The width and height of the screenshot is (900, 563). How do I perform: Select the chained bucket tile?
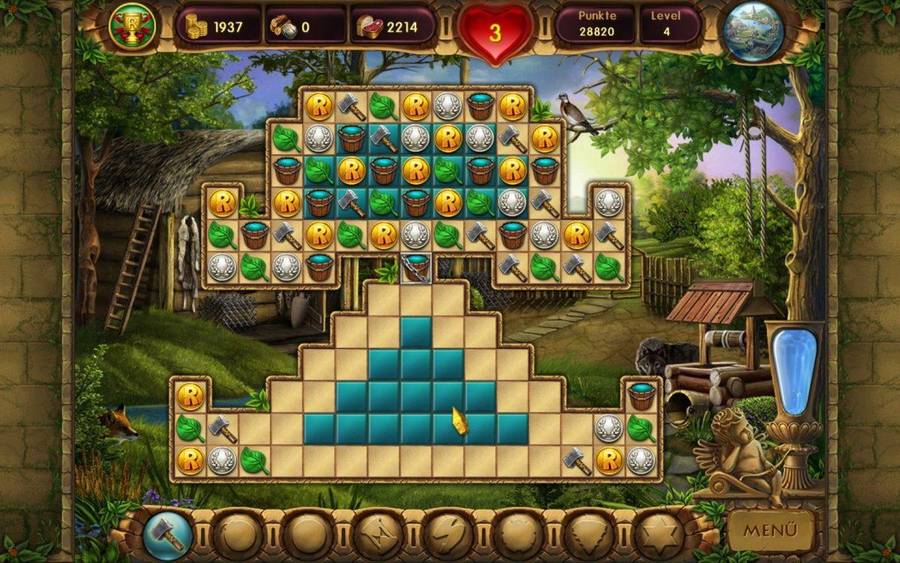click(x=415, y=267)
